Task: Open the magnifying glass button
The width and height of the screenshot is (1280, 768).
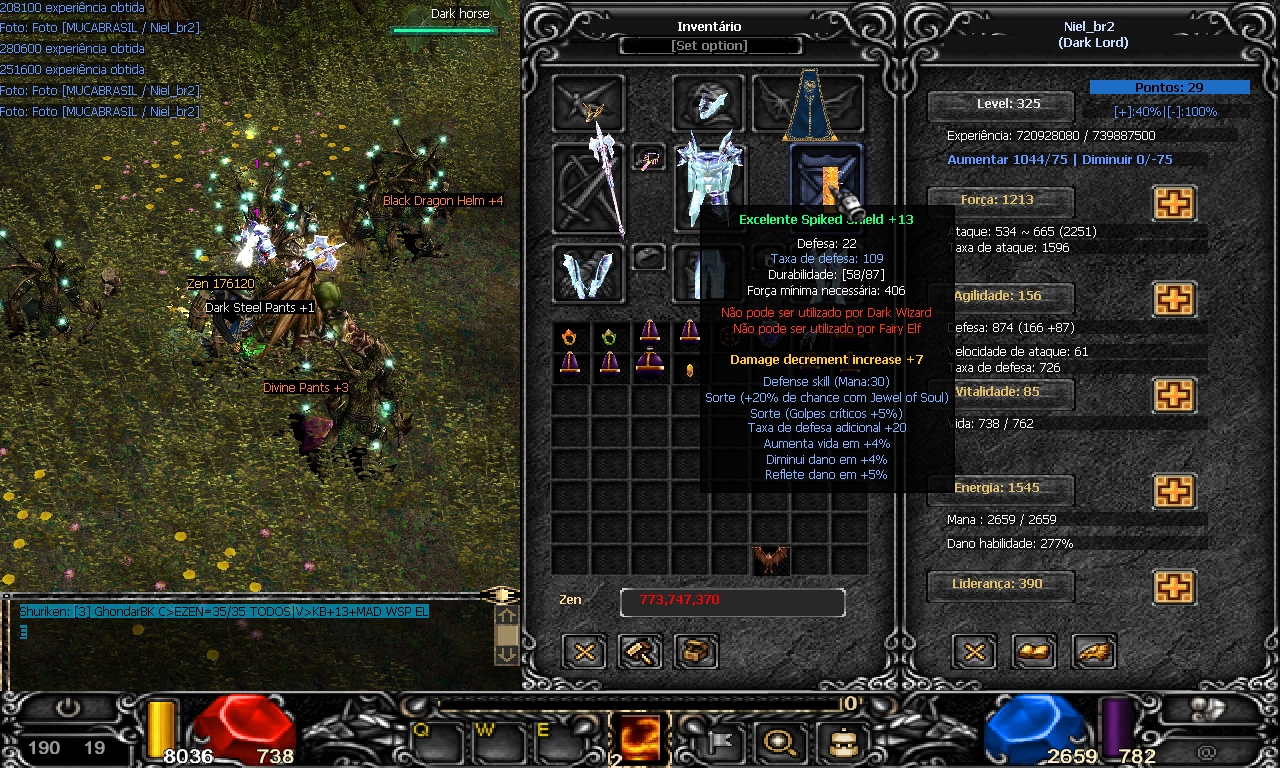Action: (x=780, y=741)
